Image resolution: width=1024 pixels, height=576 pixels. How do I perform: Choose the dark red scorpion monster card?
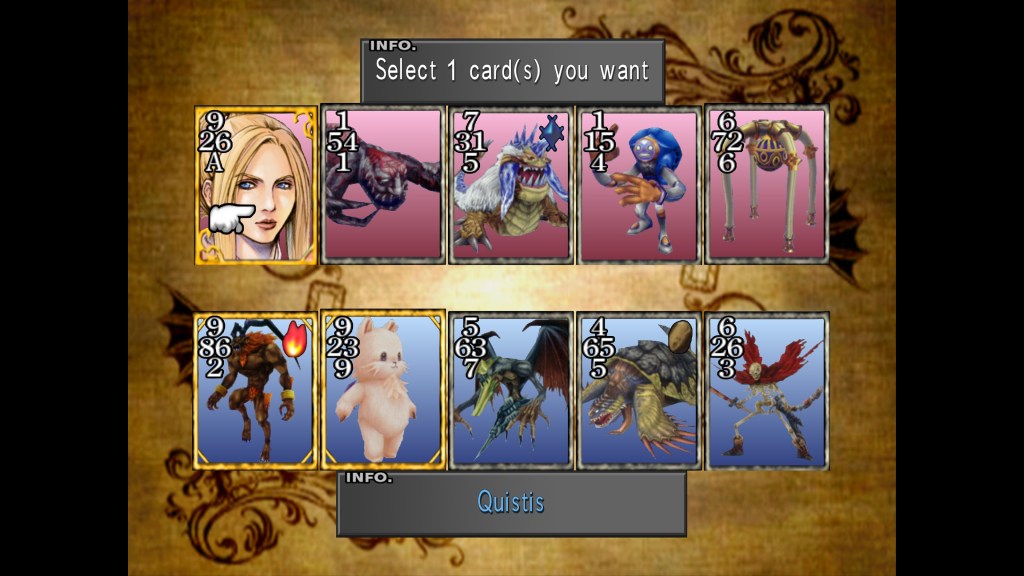[383, 186]
